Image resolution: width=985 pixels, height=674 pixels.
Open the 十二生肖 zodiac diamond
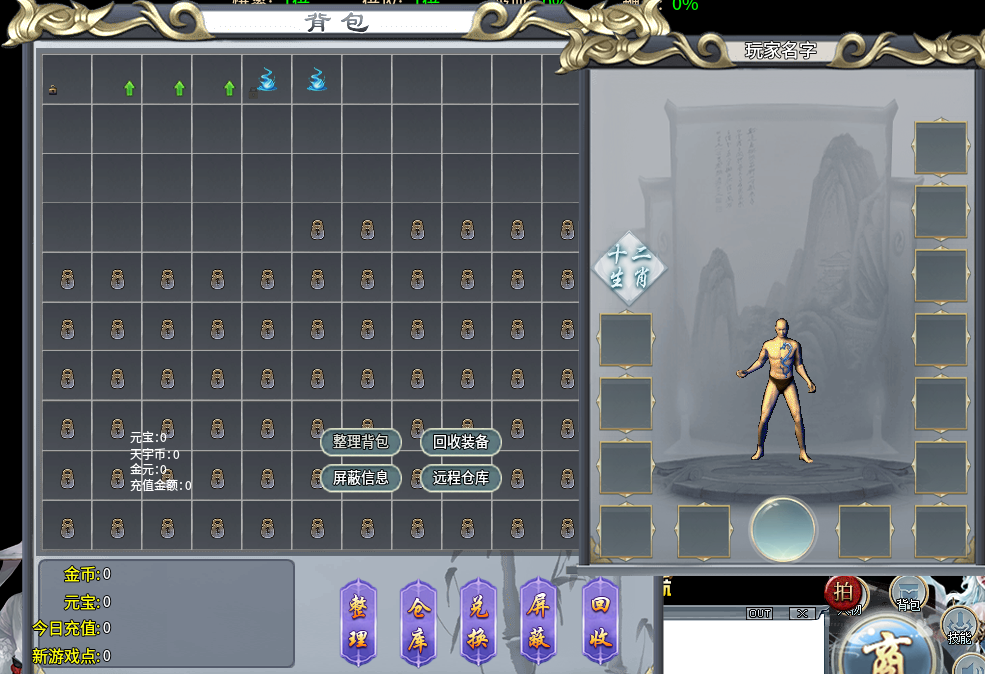coord(629,266)
